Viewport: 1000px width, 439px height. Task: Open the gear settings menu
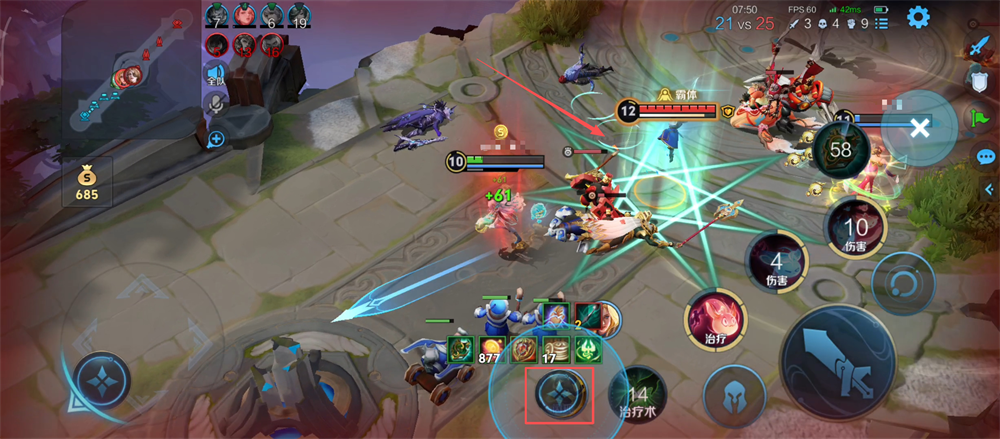pyautogui.click(x=918, y=17)
